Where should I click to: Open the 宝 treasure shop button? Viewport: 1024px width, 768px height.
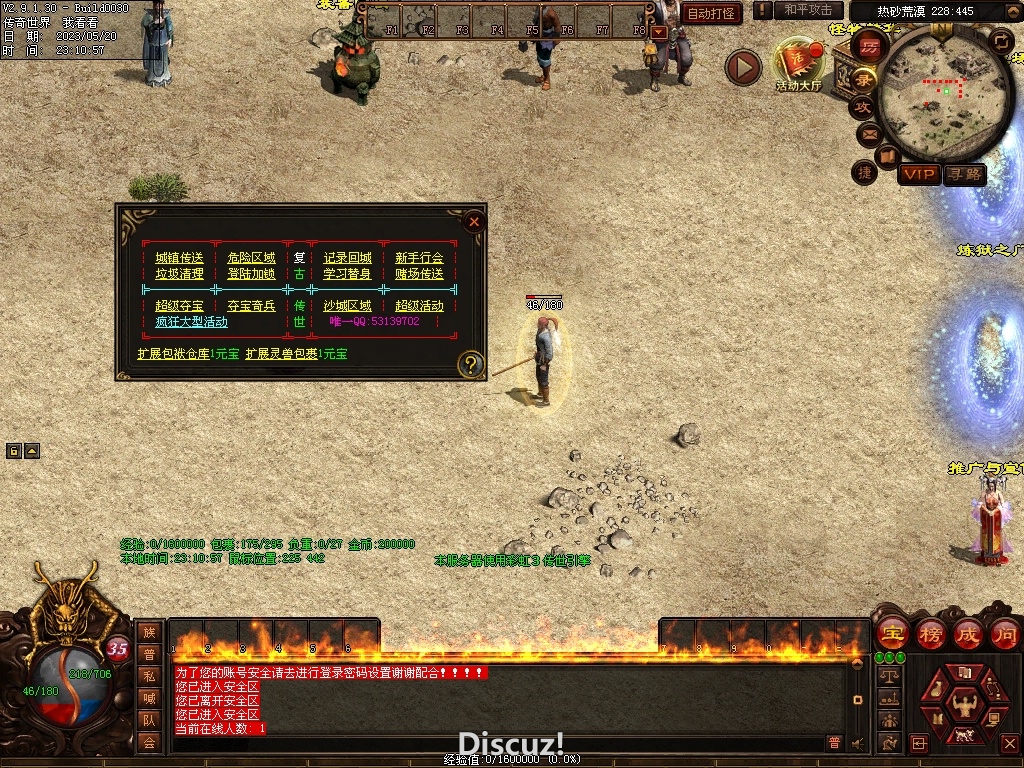click(891, 633)
